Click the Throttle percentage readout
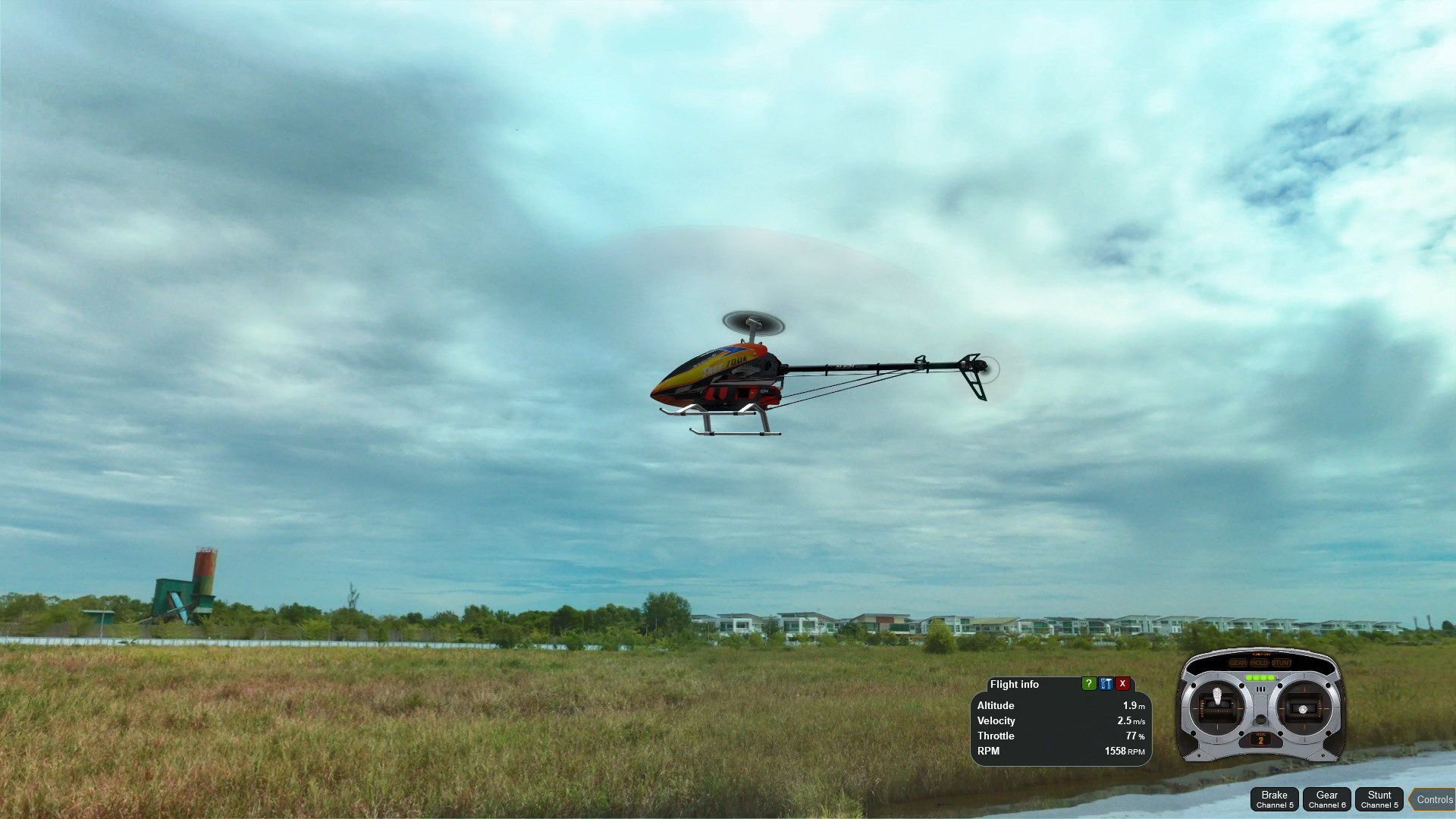This screenshot has height=819, width=1456. (x=1131, y=736)
